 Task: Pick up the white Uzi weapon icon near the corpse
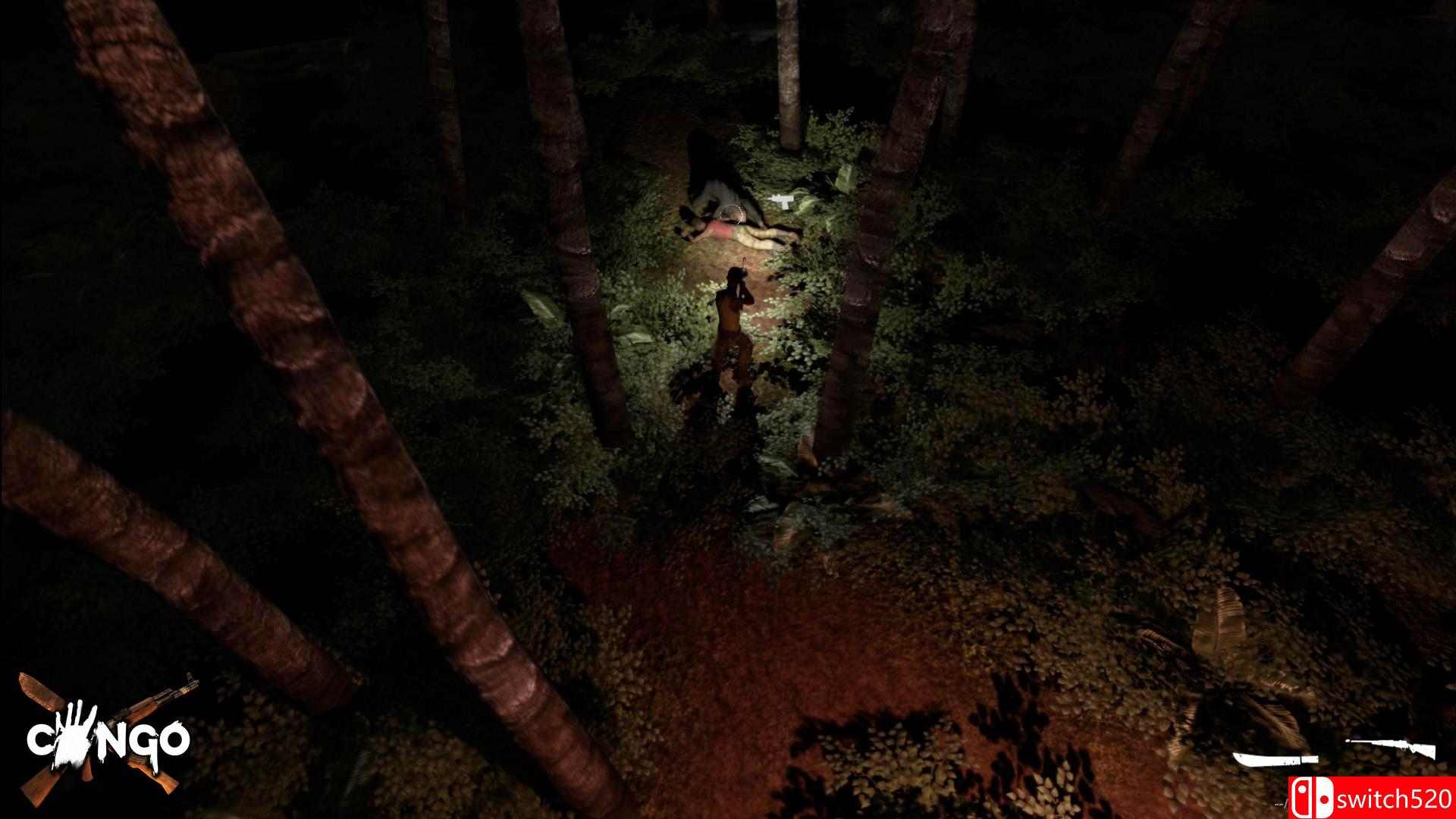coord(782,202)
